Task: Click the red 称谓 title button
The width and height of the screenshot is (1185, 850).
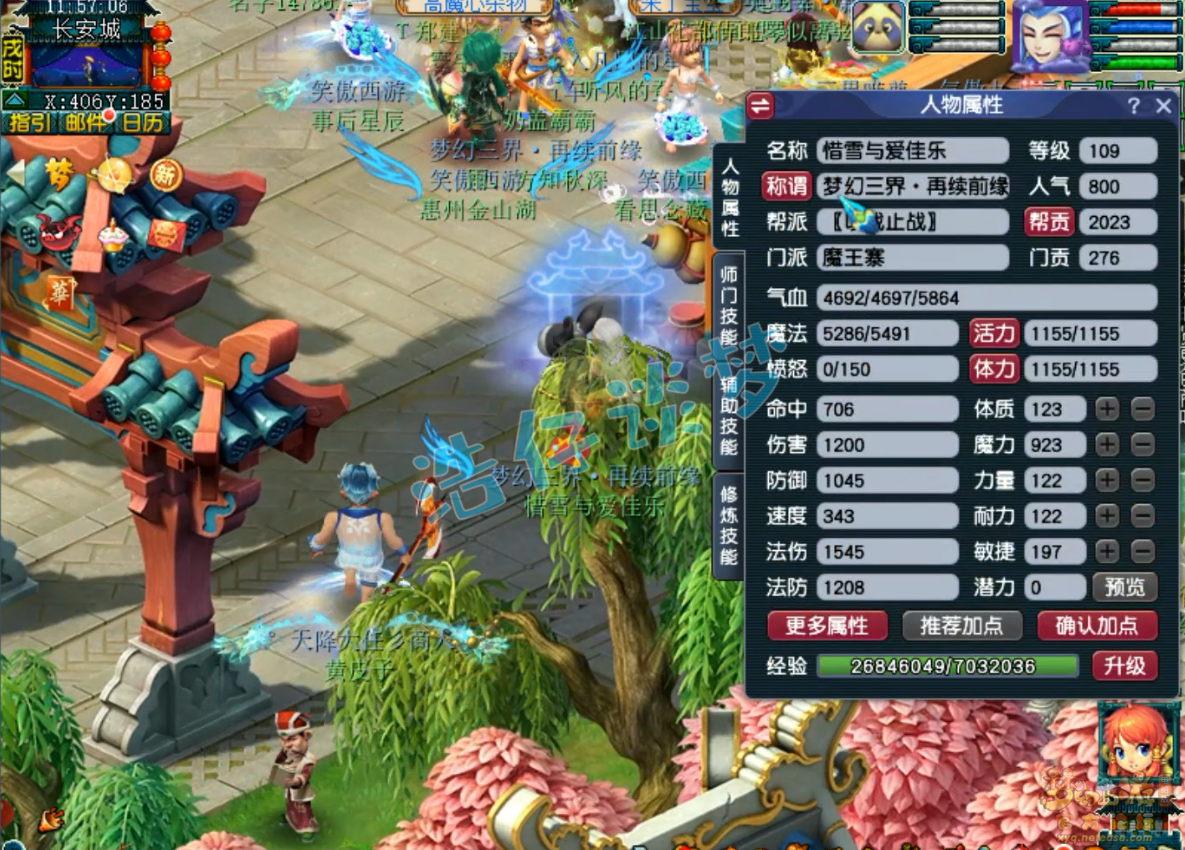Action: (786, 187)
